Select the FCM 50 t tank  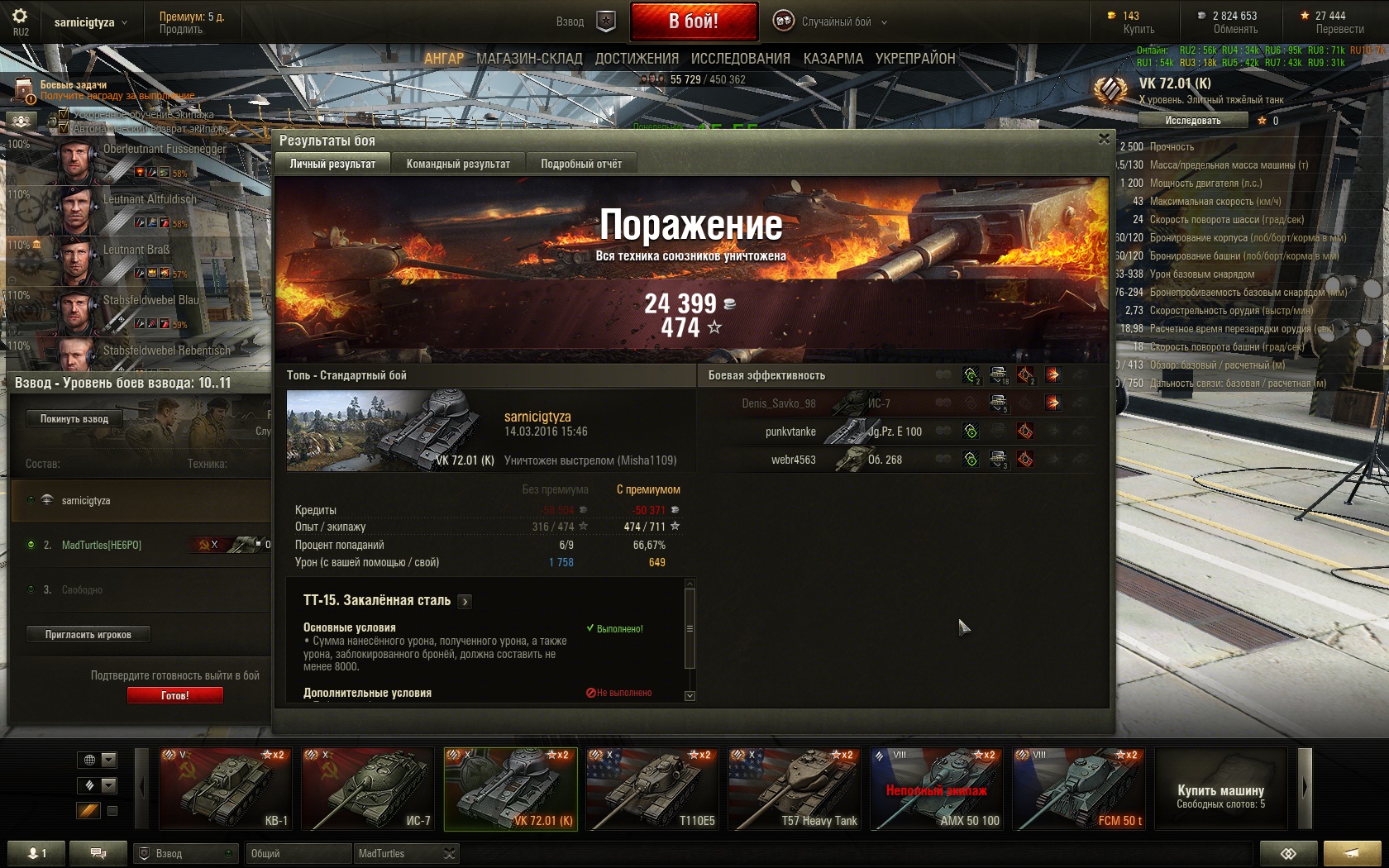click(1079, 789)
